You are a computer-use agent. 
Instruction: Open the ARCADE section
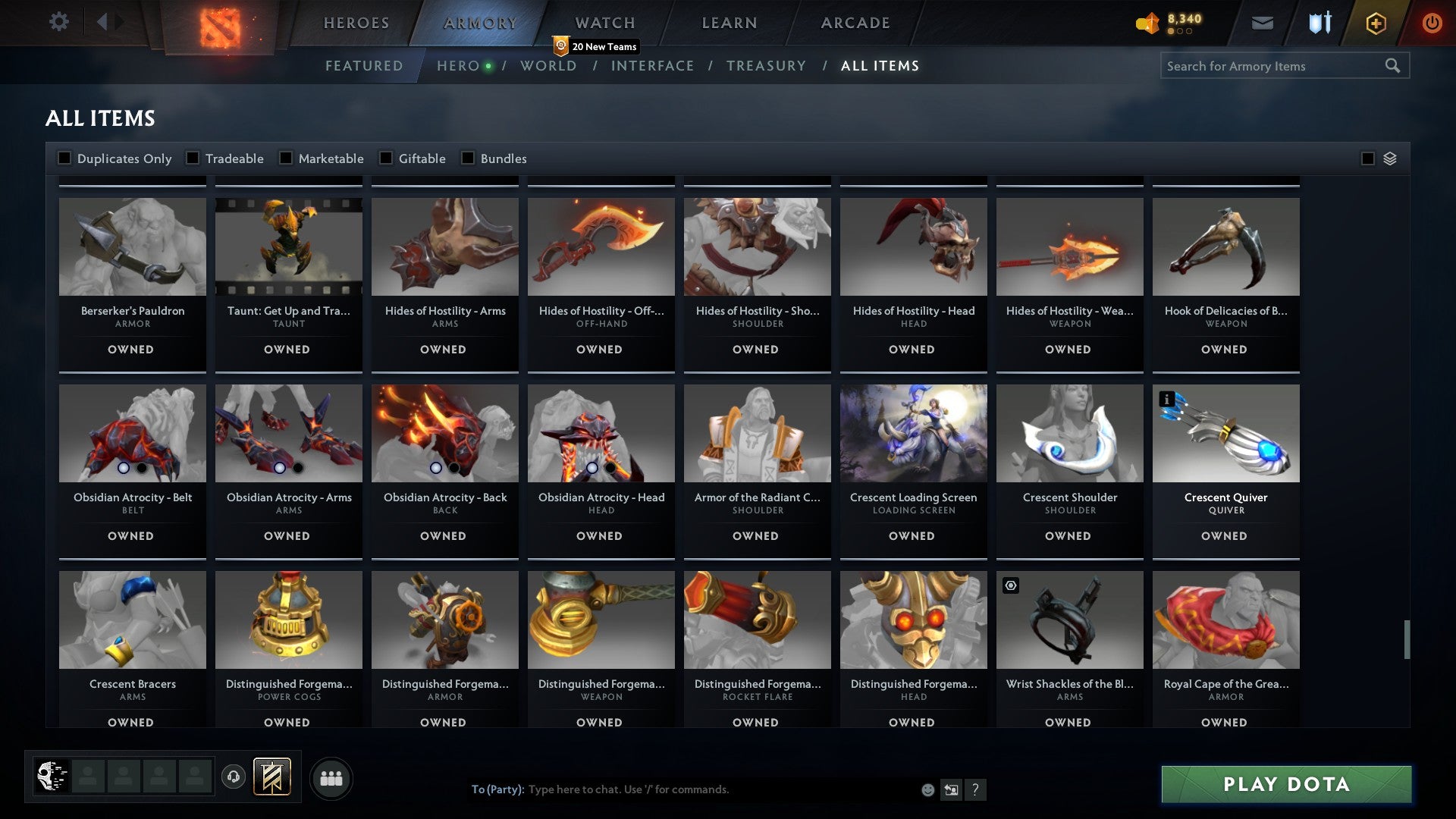854,22
